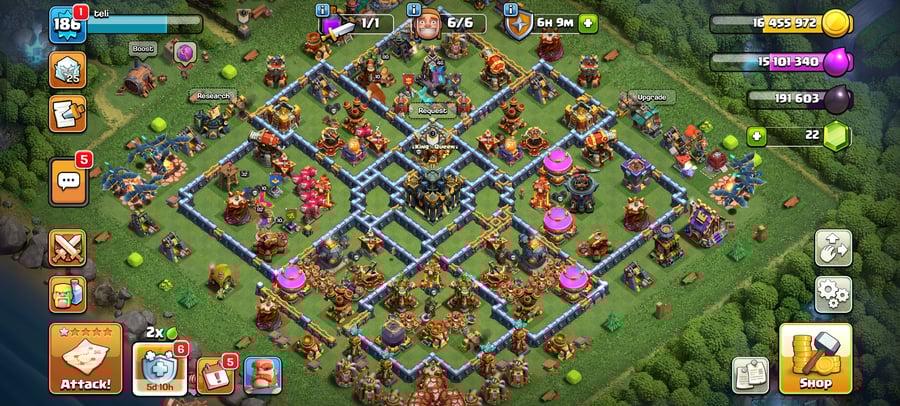The height and width of the screenshot is (406, 900).
Task: Open the calendar events button
Action: [x=214, y=375]
